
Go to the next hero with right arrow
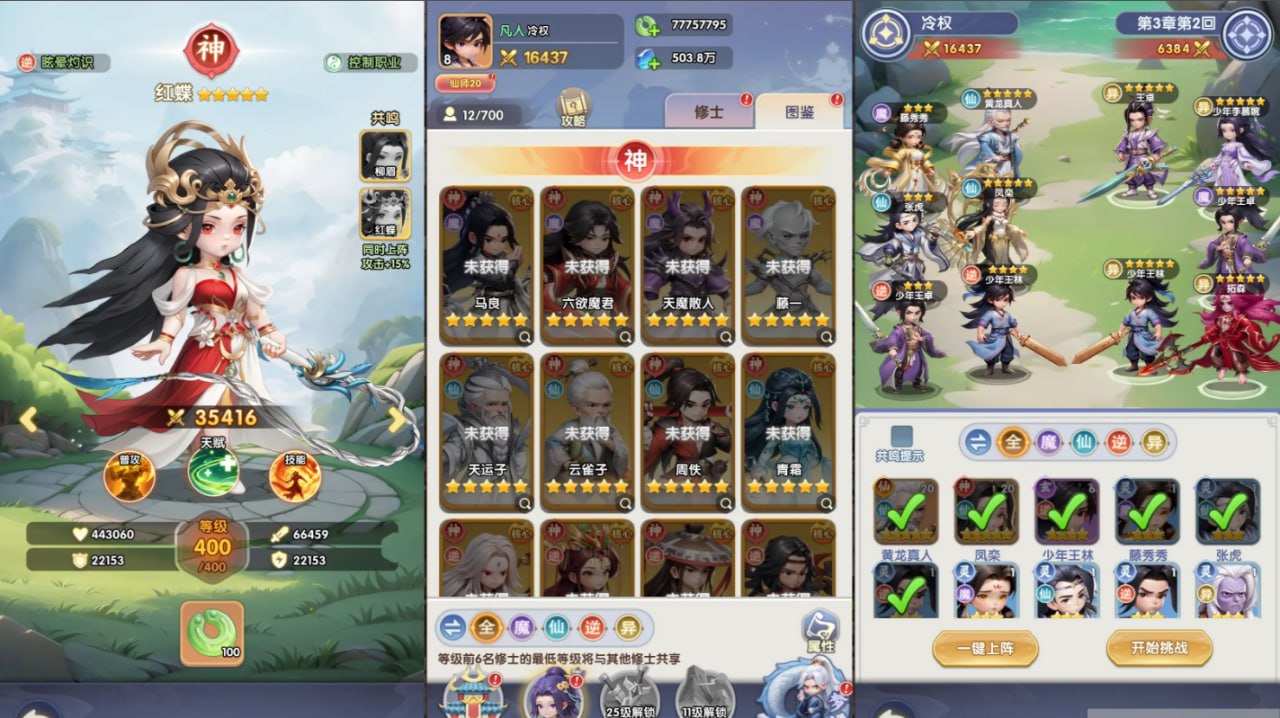(397, 420)
